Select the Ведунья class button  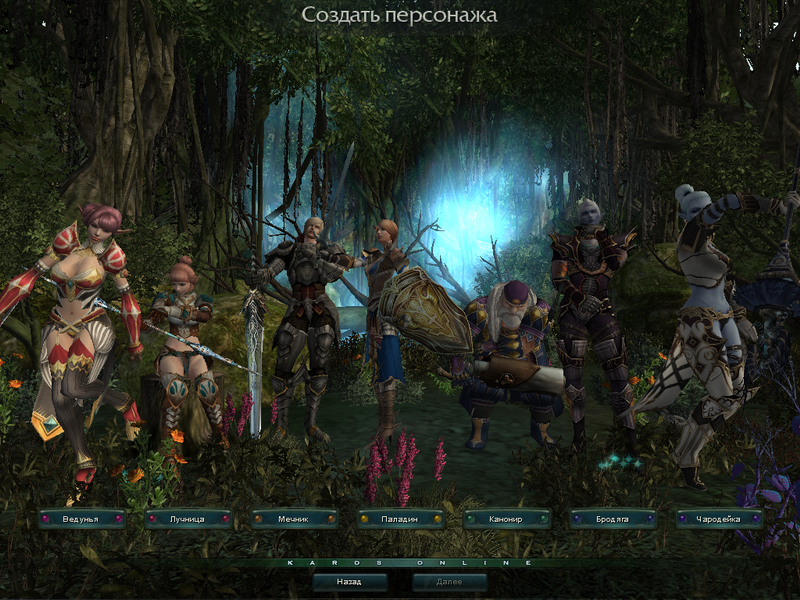coord(82,519)
